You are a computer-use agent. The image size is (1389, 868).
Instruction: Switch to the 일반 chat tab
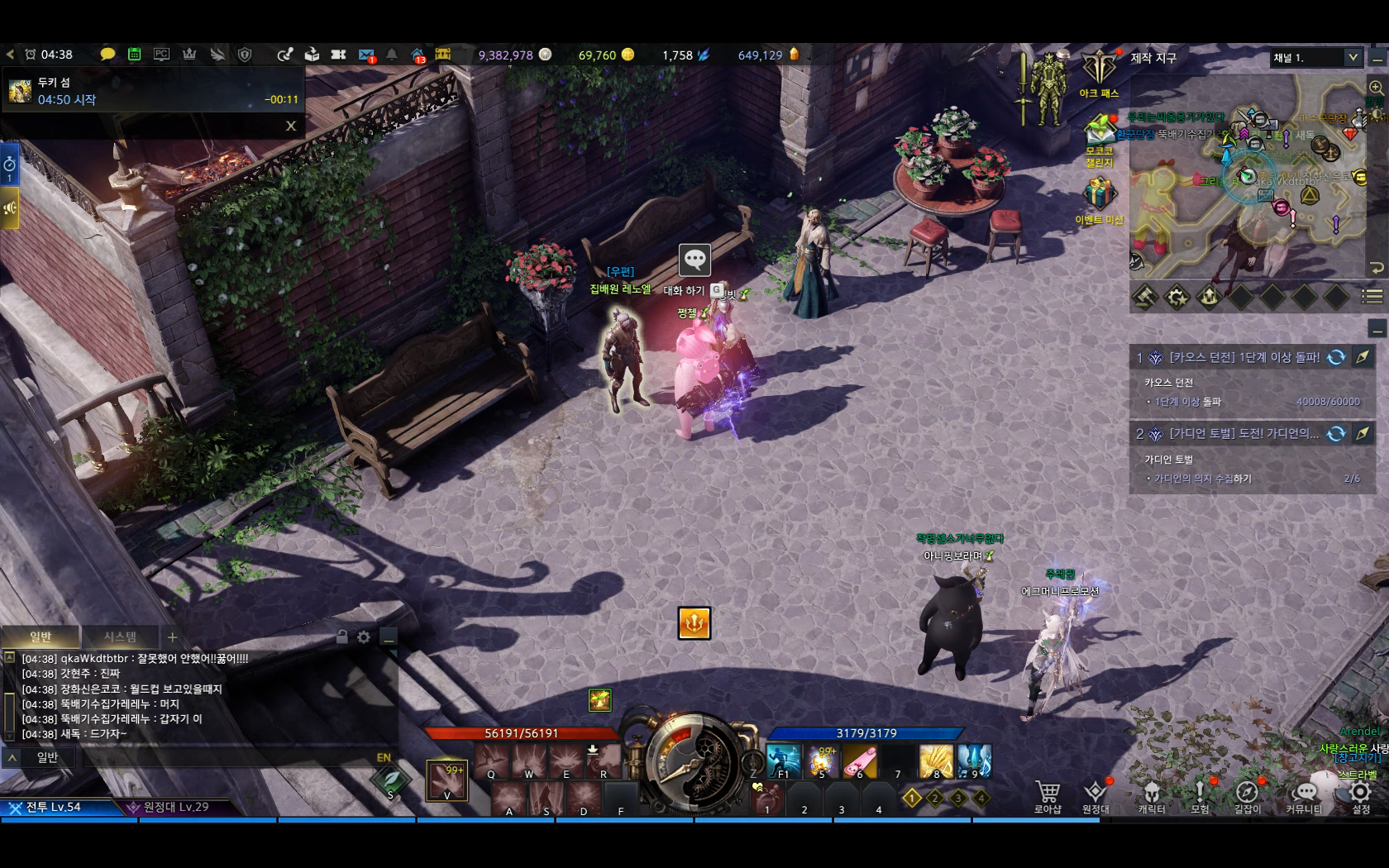41,637
